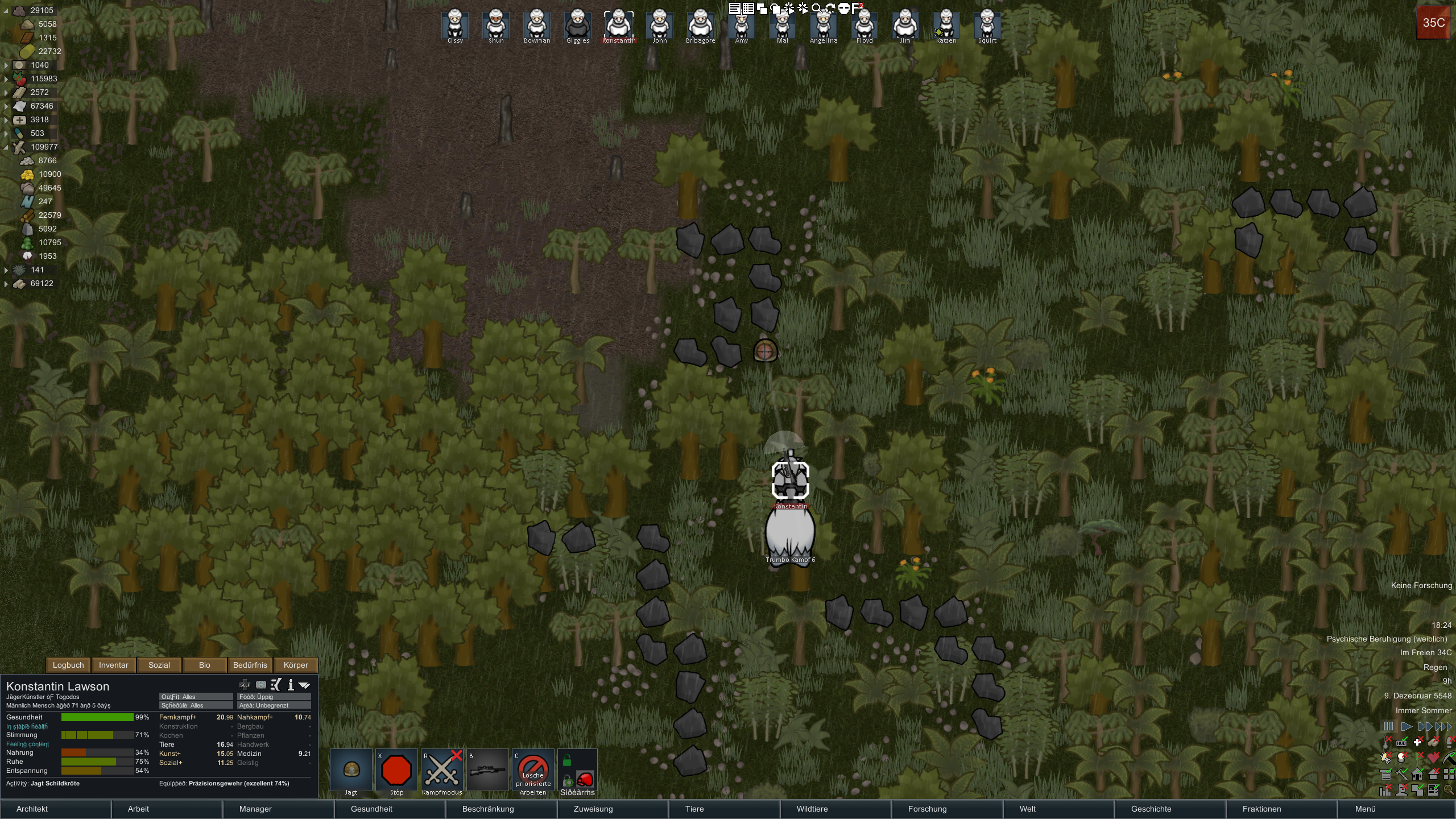Open the Forschung research menu
The image size is (1456, 819).
click(x=927, y=809)
